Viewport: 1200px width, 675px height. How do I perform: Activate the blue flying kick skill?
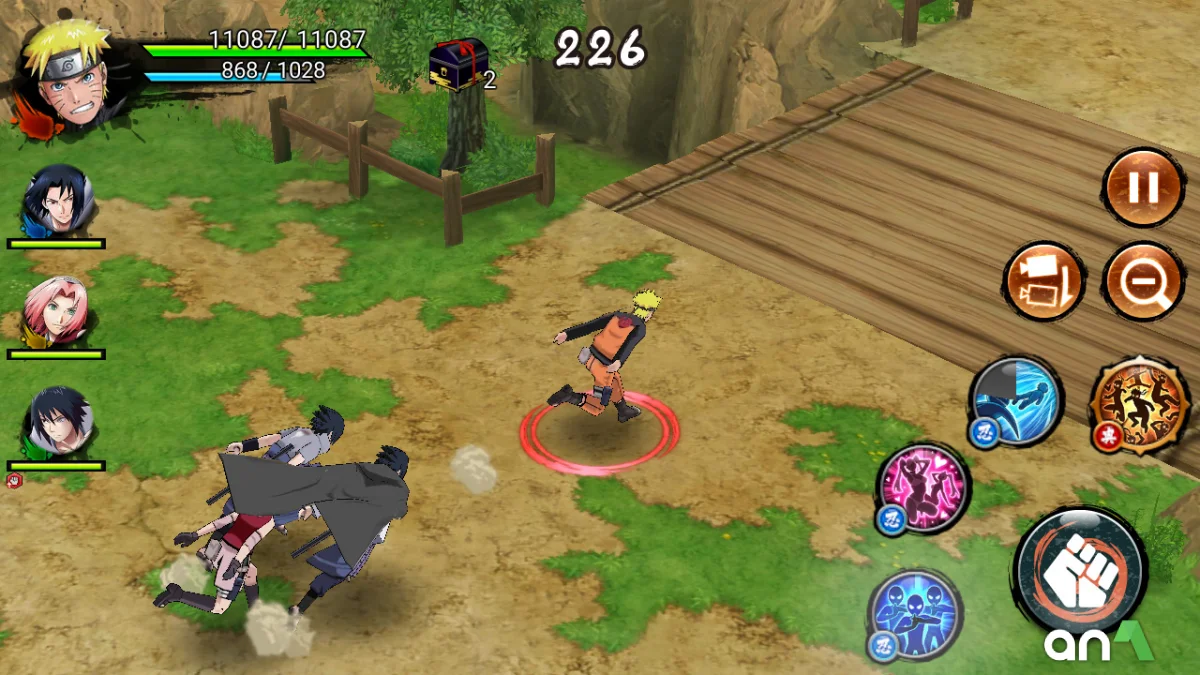1016,401
